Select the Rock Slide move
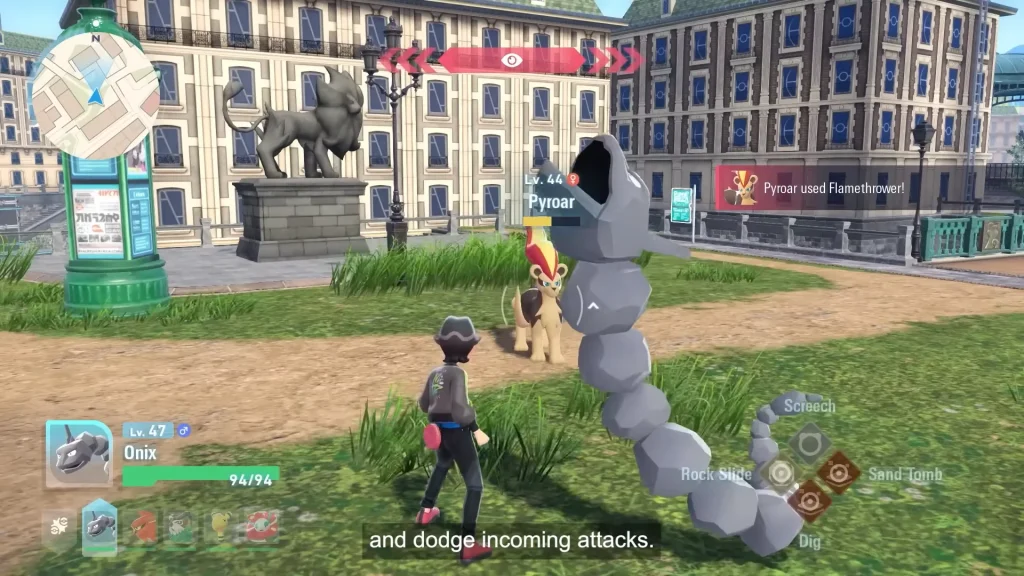 [x=780, y=473]
